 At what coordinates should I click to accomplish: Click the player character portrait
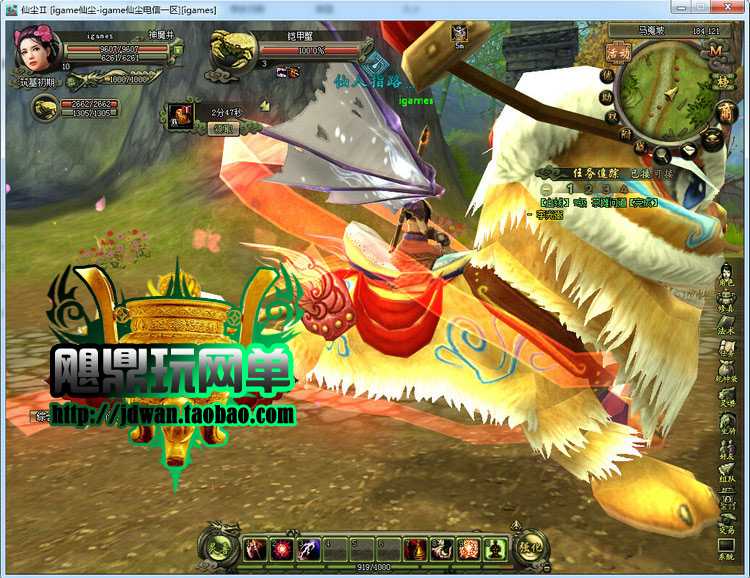click(x=37, y=47)
